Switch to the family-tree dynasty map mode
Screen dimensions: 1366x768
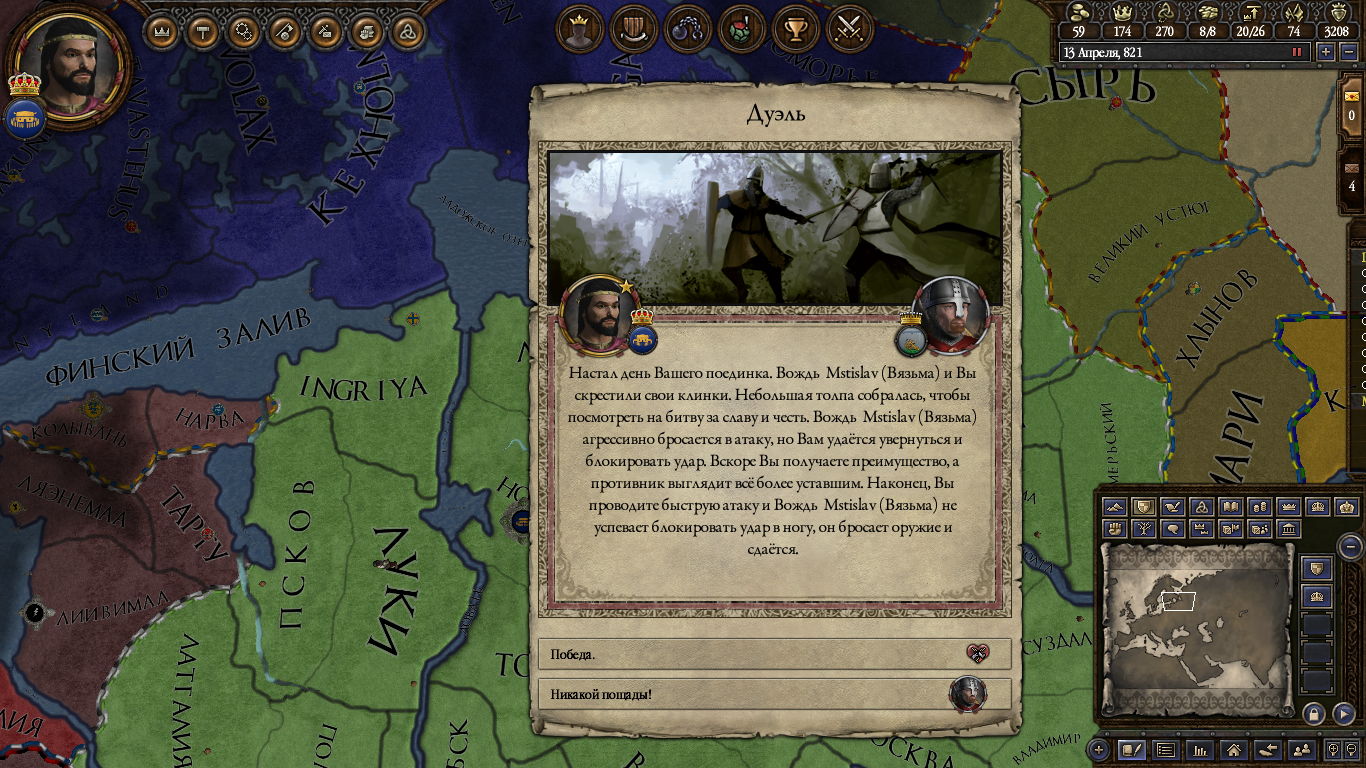coord(1145,528)
